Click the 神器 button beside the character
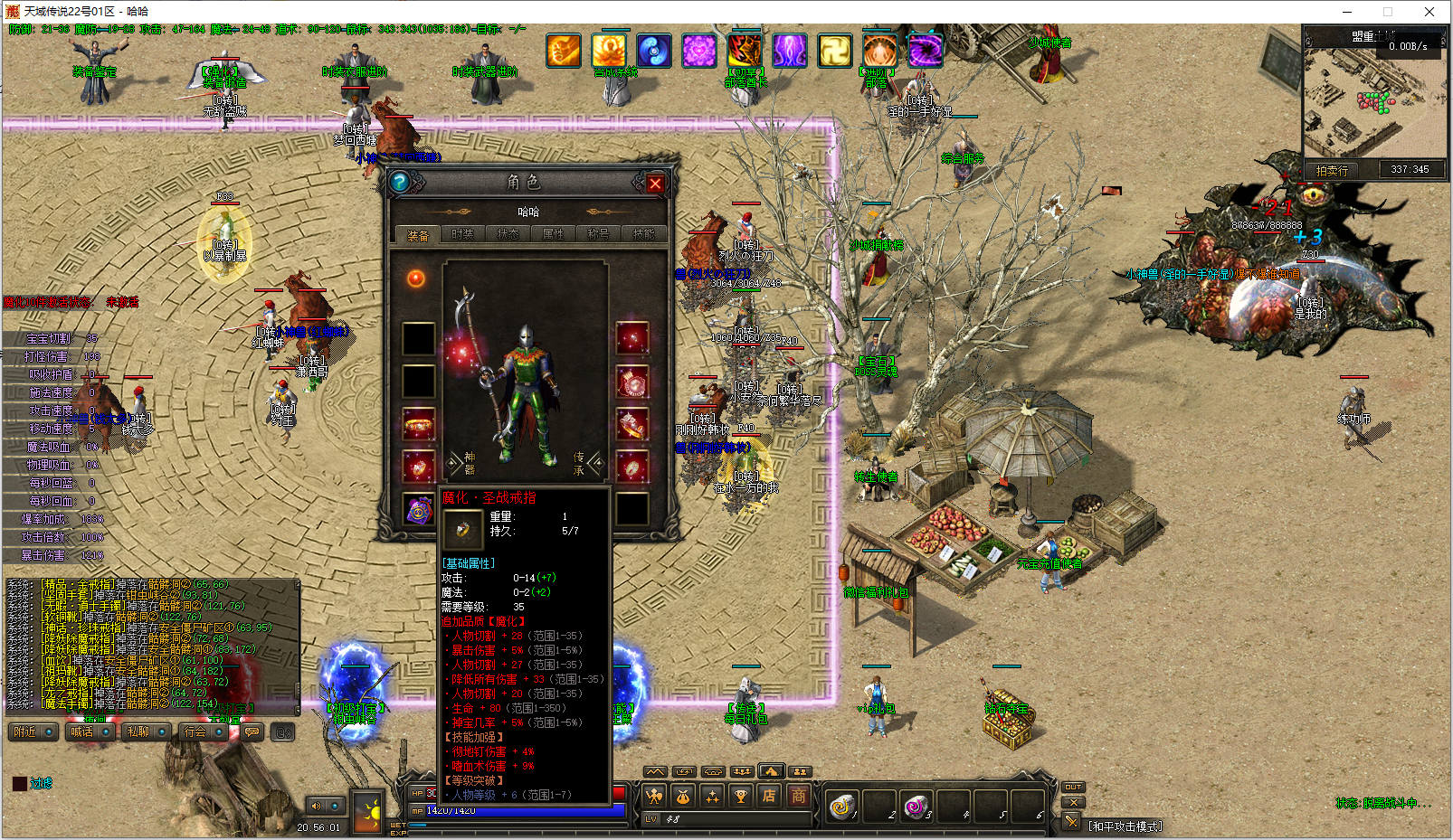This screenshot has width=1453, height=840. tap(469, 463)
